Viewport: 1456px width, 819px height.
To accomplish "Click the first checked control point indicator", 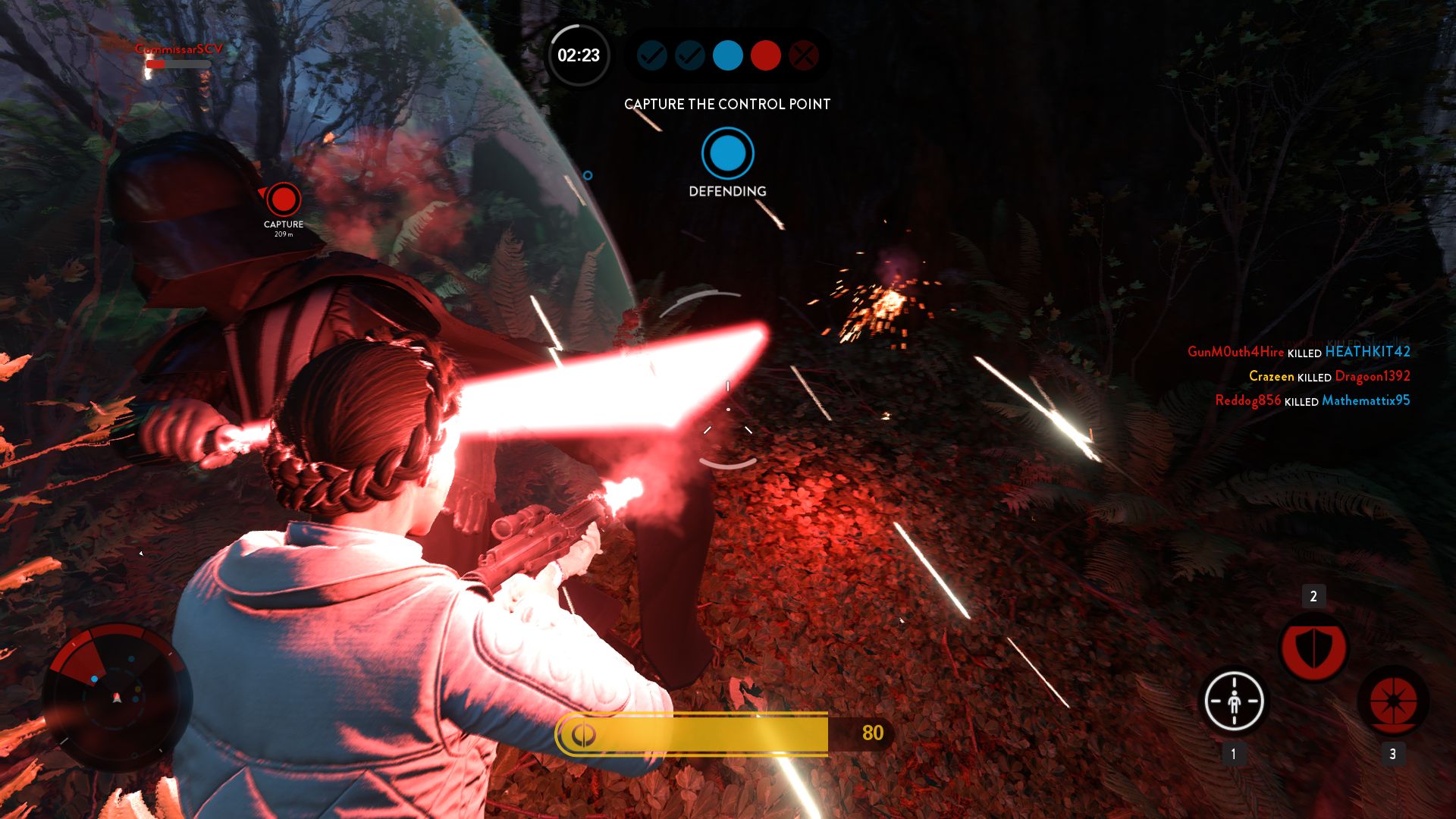I will point(651,55).
